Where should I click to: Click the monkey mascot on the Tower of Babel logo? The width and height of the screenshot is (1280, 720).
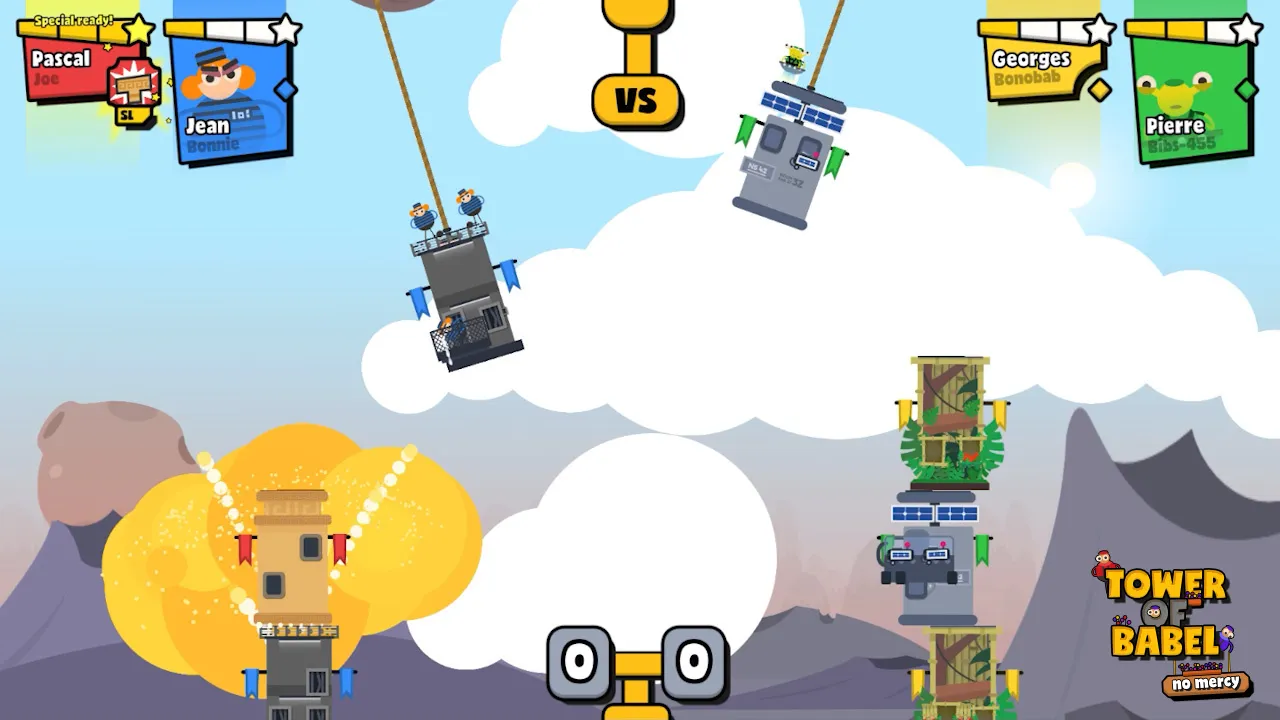point(1102,563)
